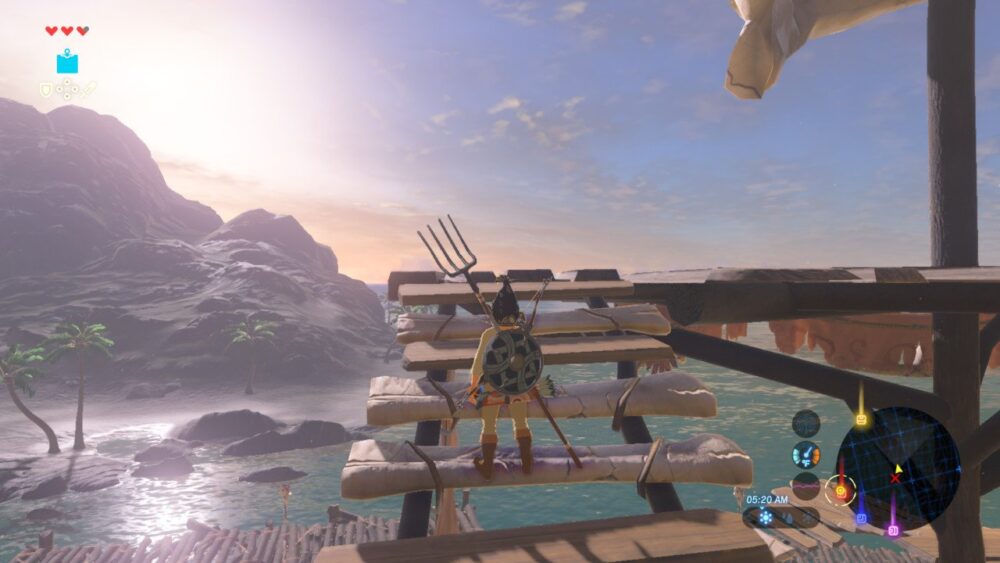The image size is (1000, 563).
Task: Choose the shield quick-select icon
Action: (45, 90)
